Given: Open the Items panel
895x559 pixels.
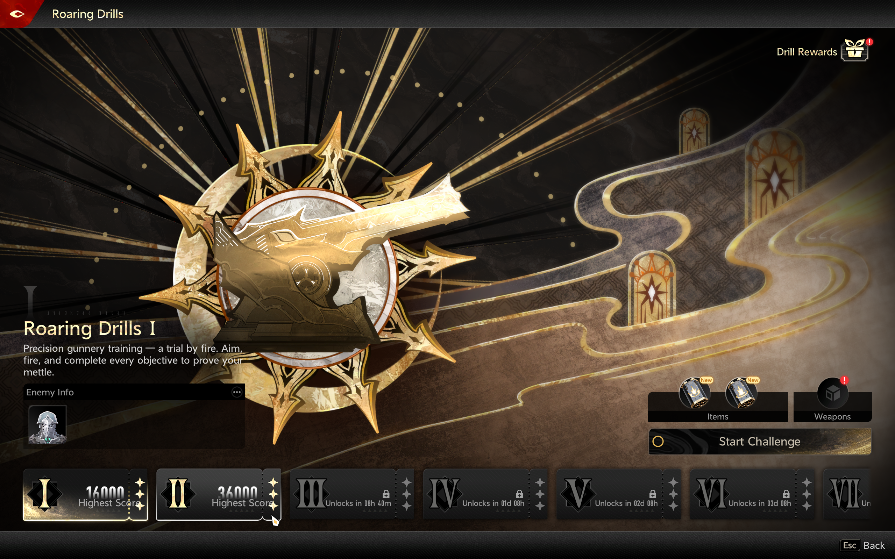Looking at the screenshot, I should [717, 400].
